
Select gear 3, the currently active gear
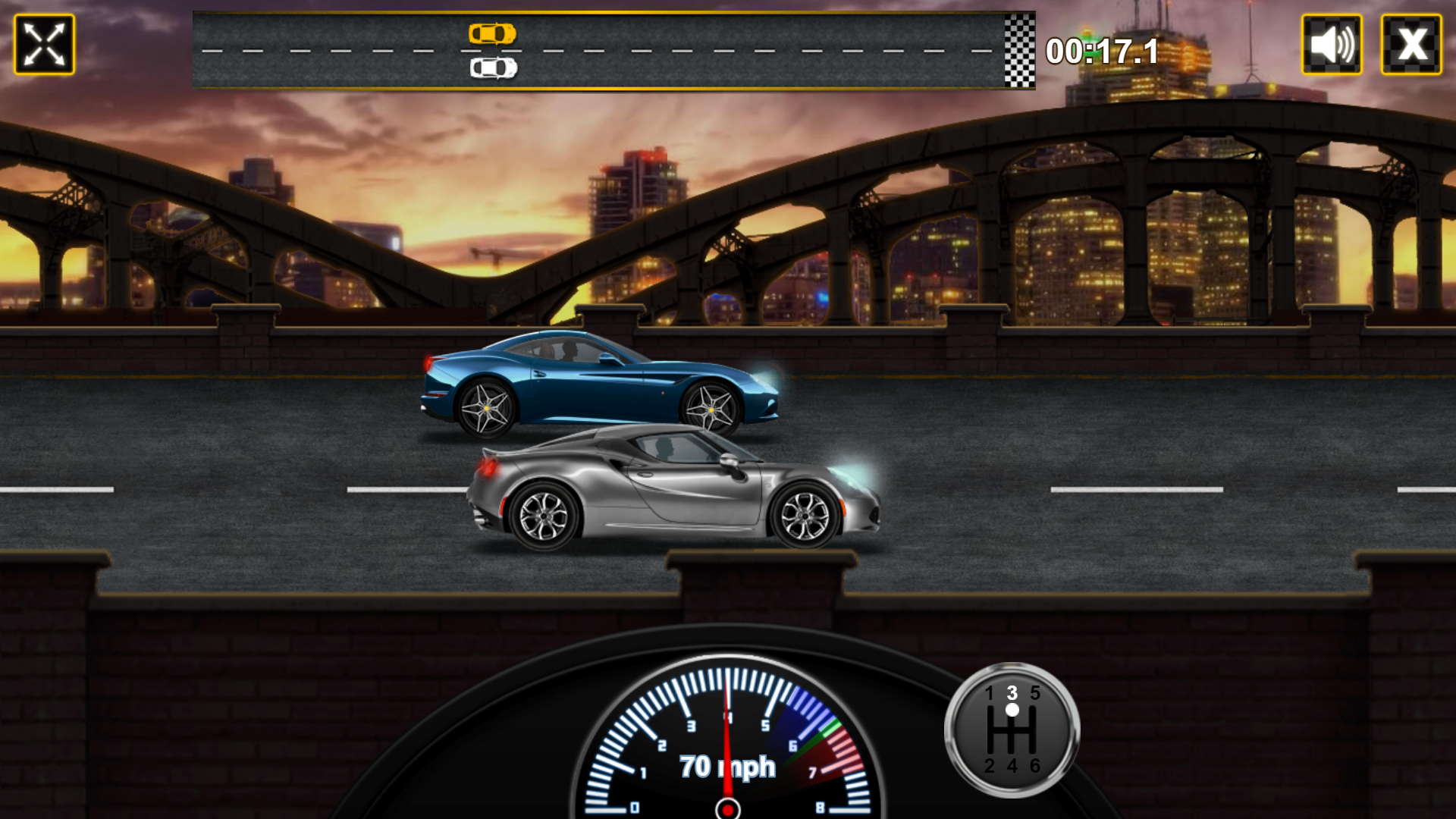pyautogui.click(x=1011, y=692)
